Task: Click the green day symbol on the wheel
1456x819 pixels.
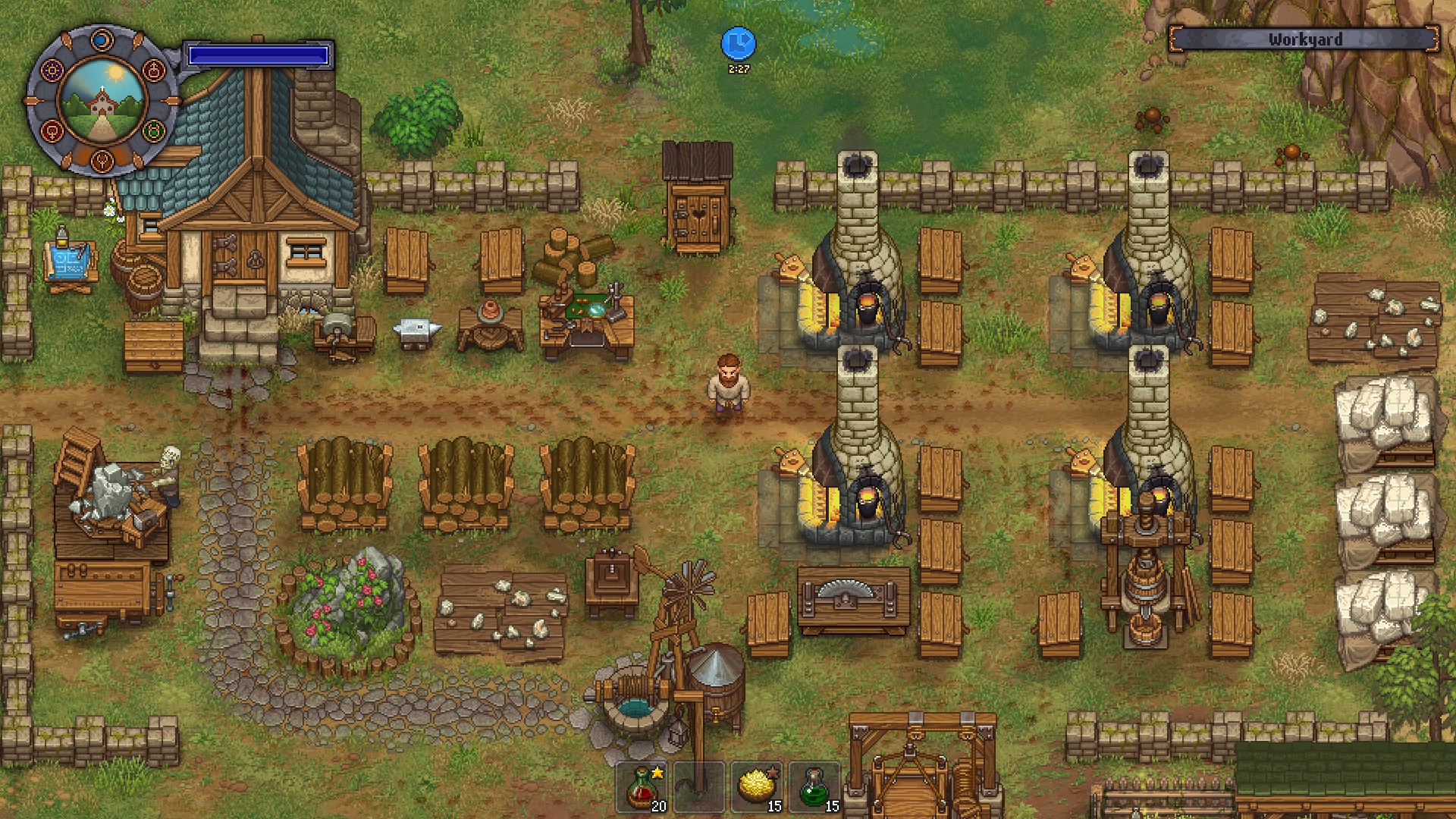Action: tap(155, 132)
